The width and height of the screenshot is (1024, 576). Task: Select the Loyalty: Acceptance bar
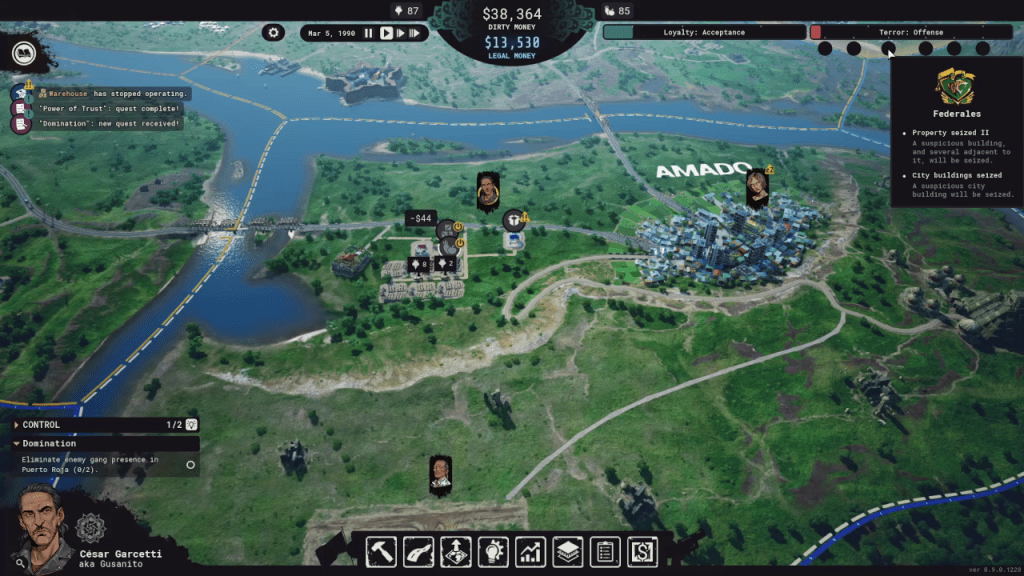tap(703, 32)
